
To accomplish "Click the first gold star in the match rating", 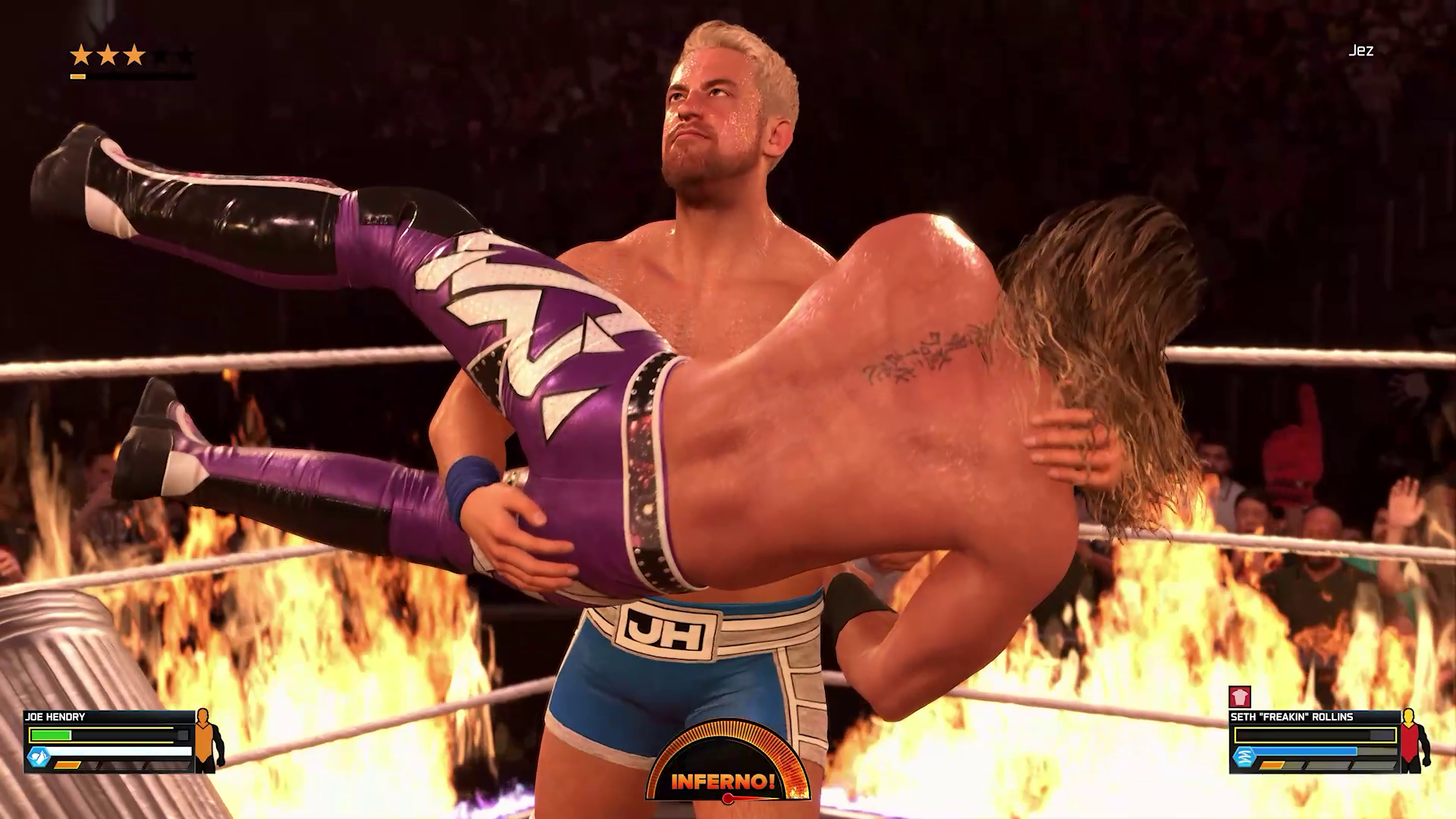I will coord(82,55).
